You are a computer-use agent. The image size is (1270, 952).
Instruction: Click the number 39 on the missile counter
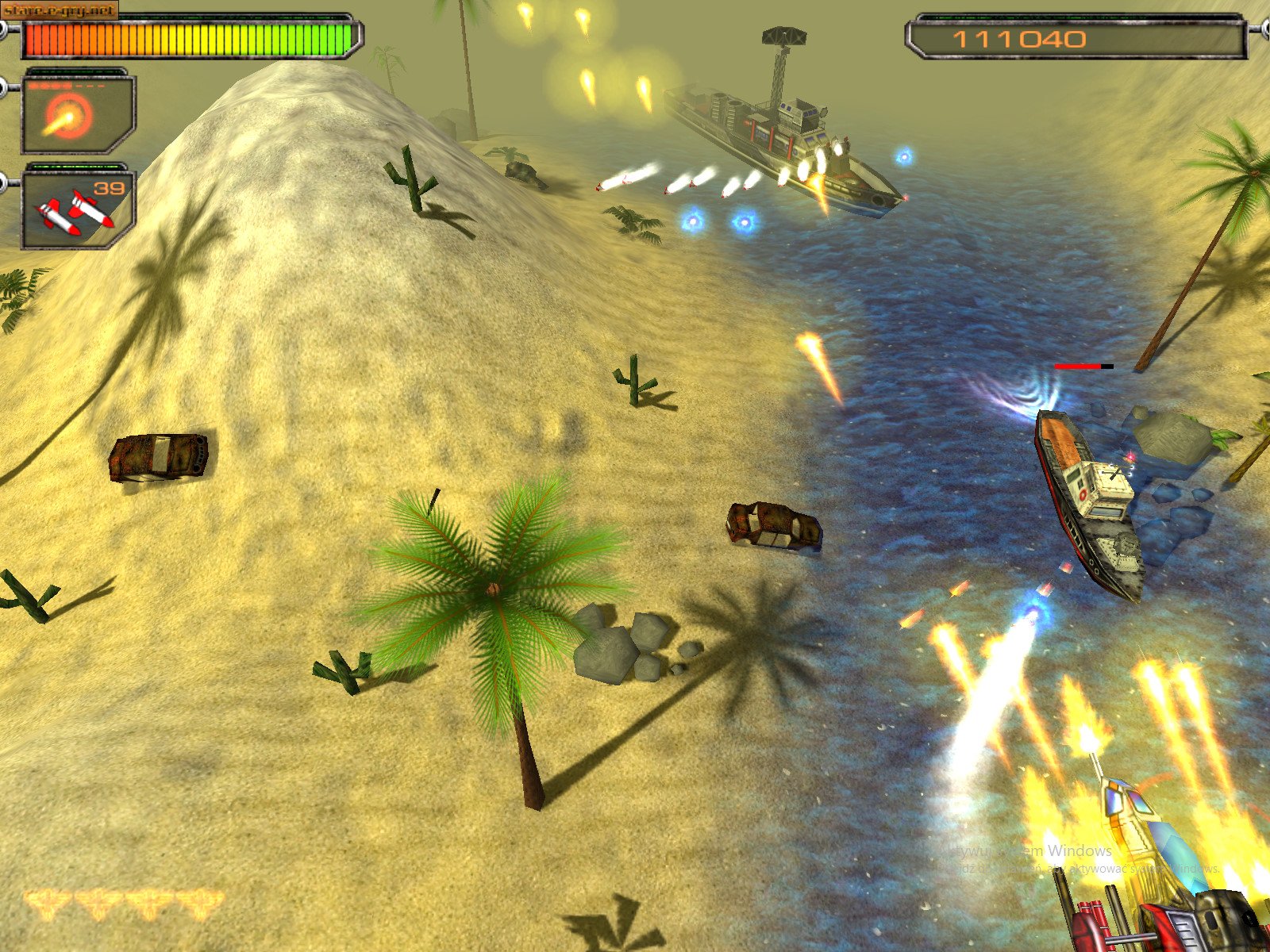click(109, 188)
